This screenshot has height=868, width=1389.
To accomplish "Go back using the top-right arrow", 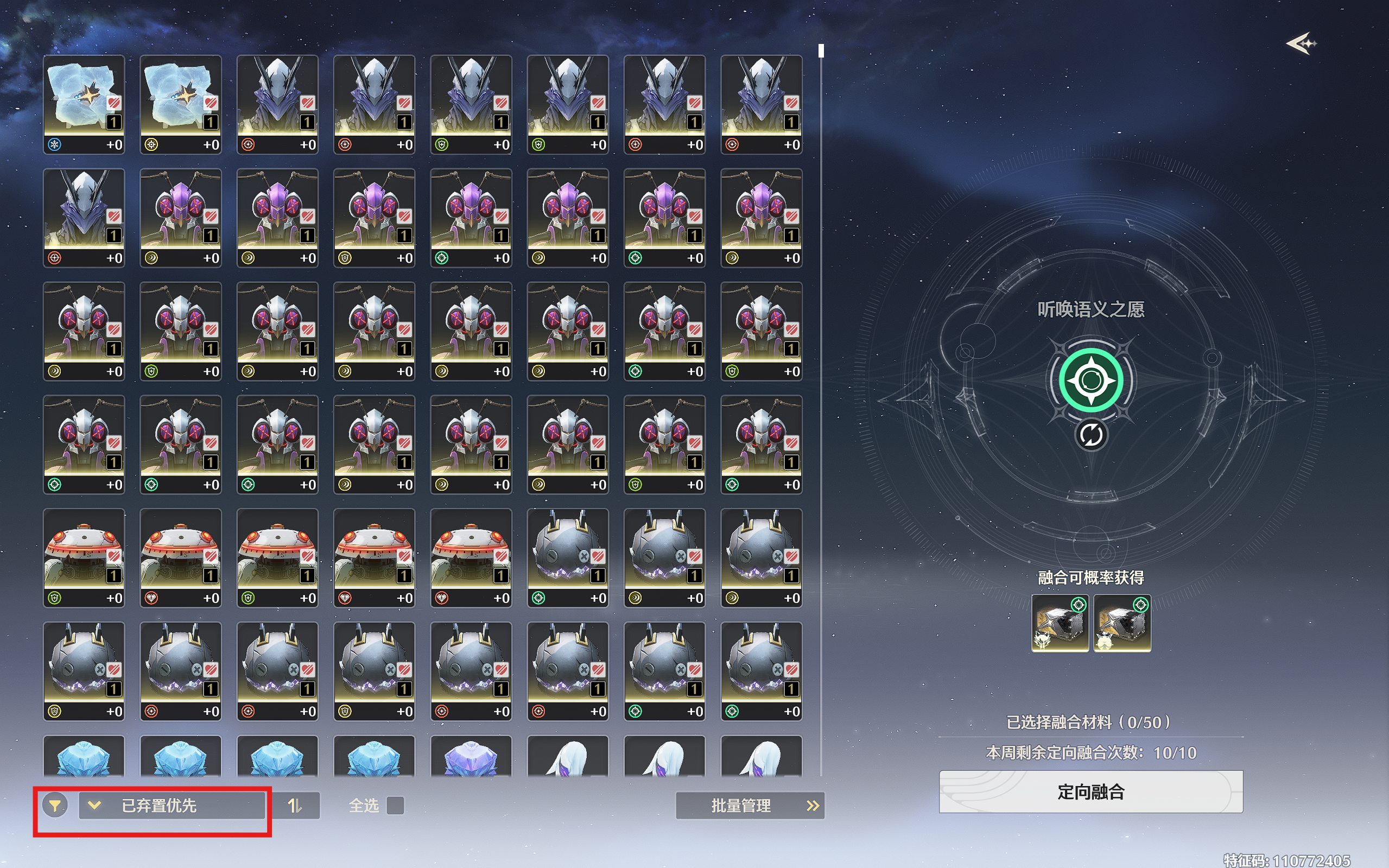I will (1301, 43).
